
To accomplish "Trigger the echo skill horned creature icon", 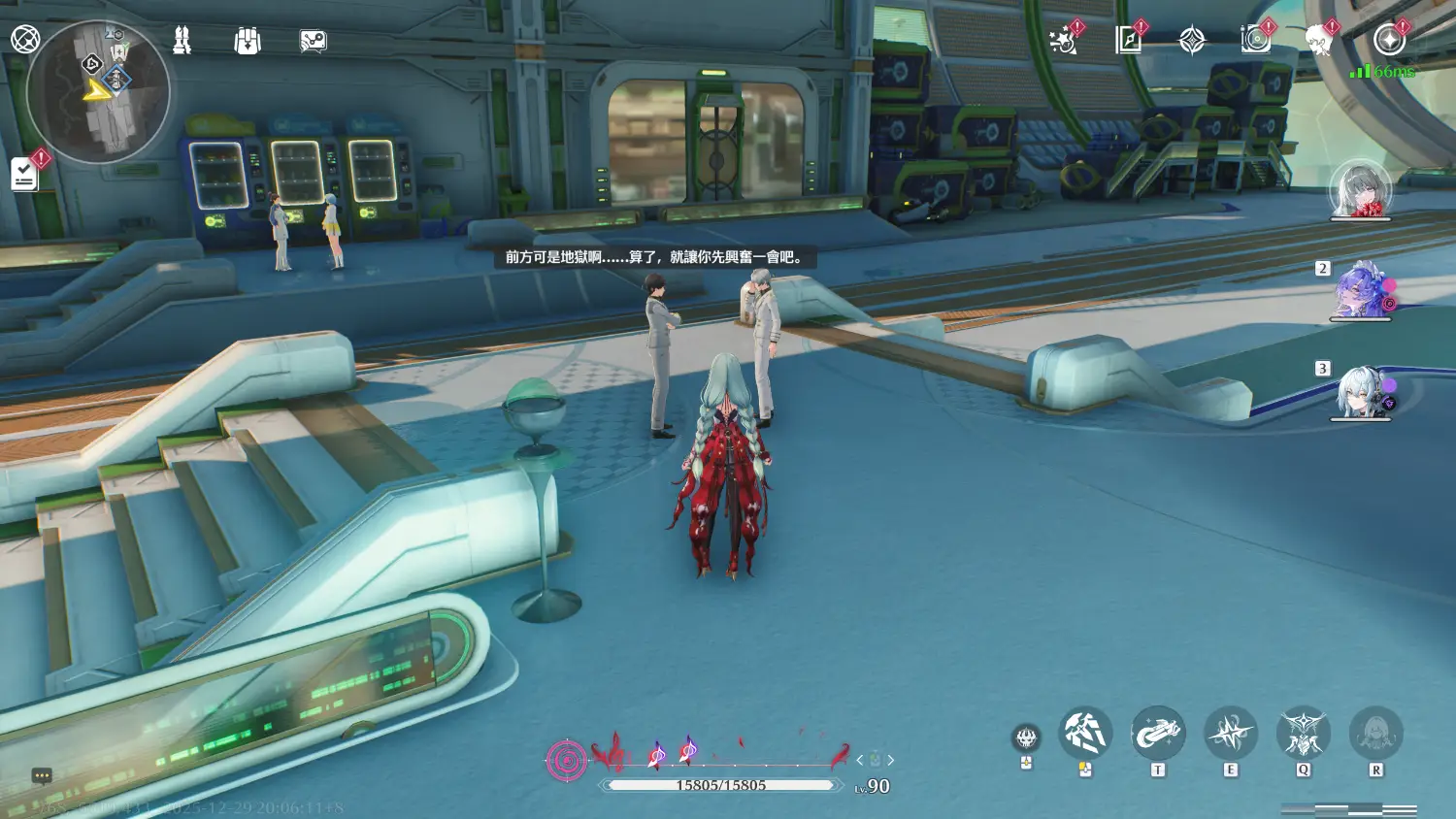I will click(1303, 733).
